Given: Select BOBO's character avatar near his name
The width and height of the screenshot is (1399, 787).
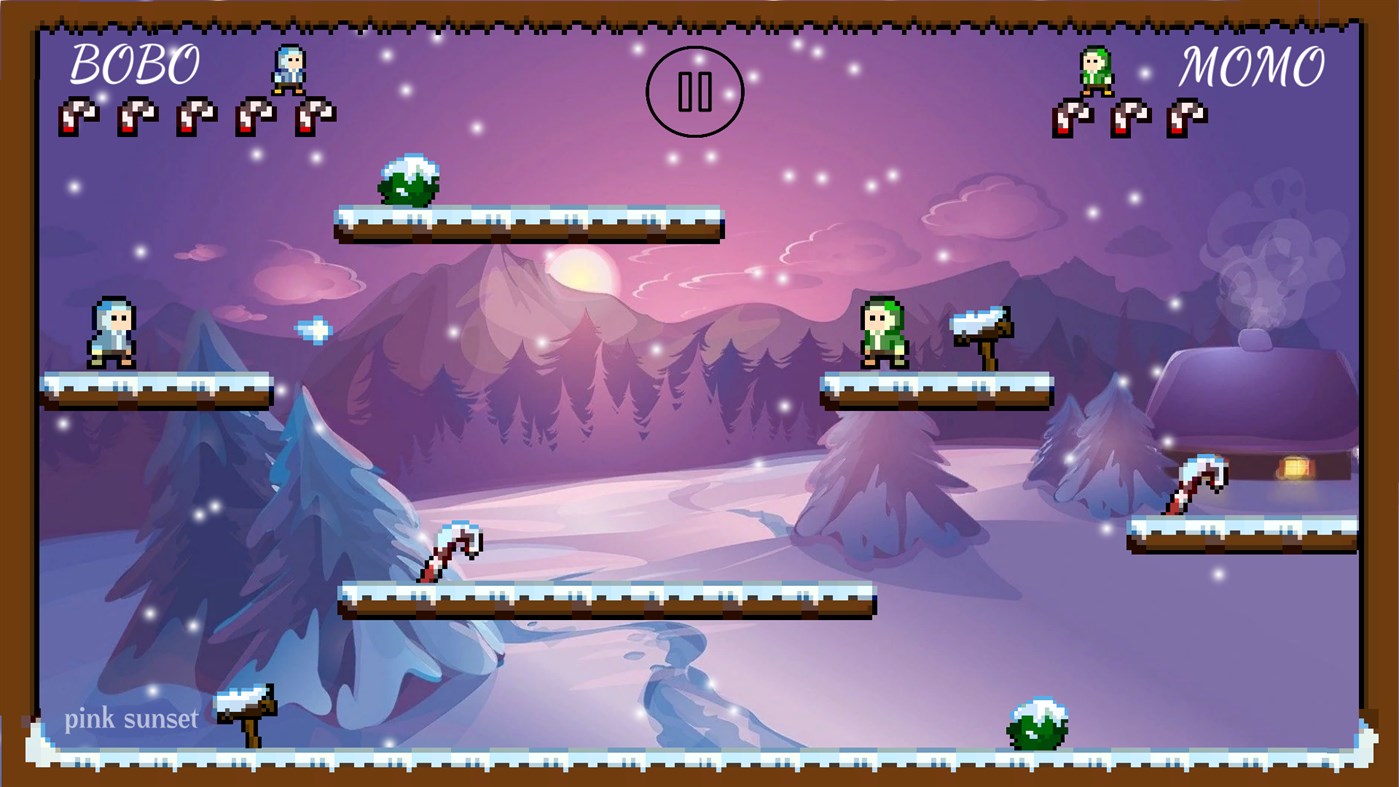Looking at the screenshot, I should tap(287, 68).
